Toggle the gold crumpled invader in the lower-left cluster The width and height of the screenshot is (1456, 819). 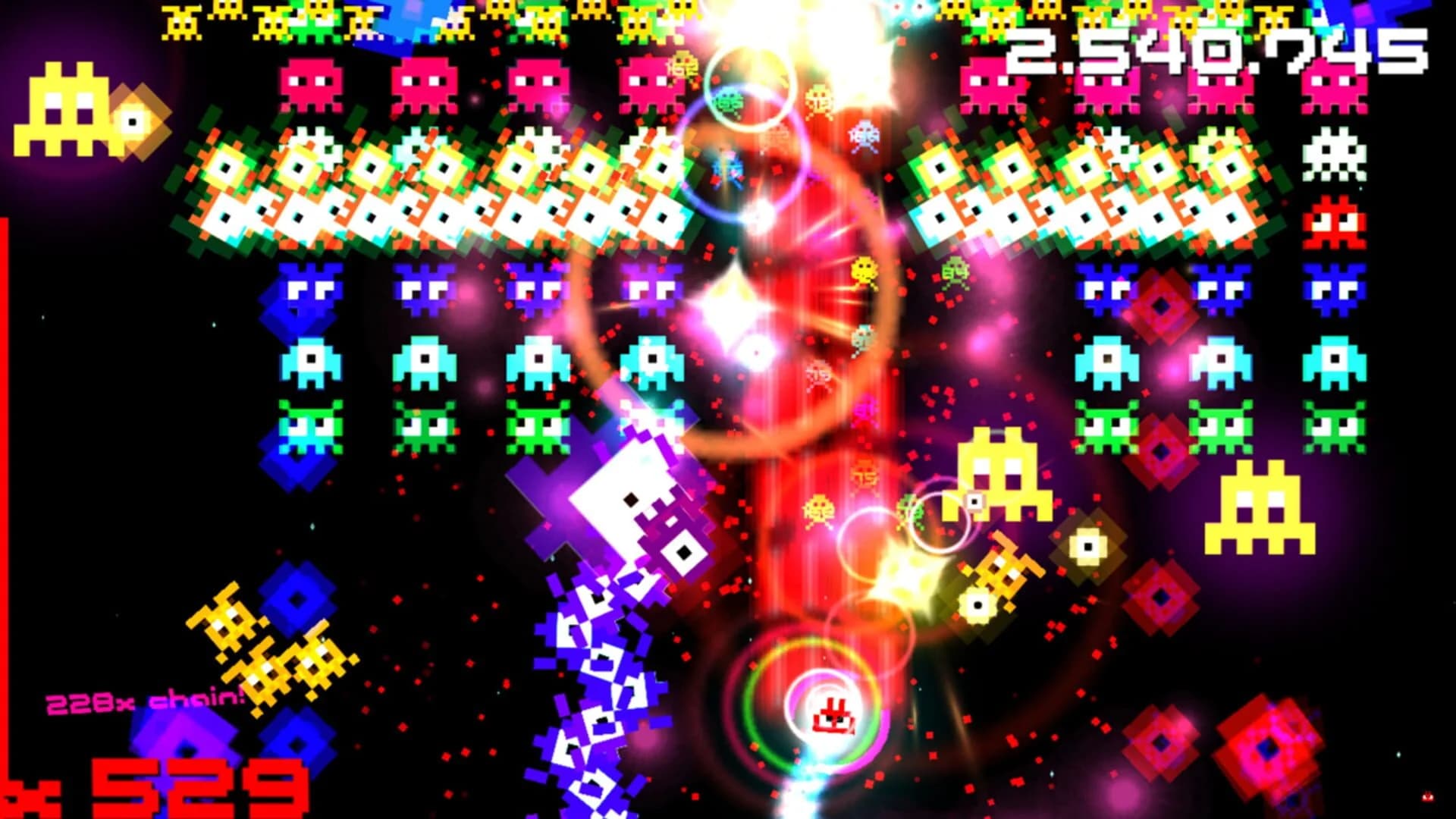pyautogui.click(x=258, y=645)
